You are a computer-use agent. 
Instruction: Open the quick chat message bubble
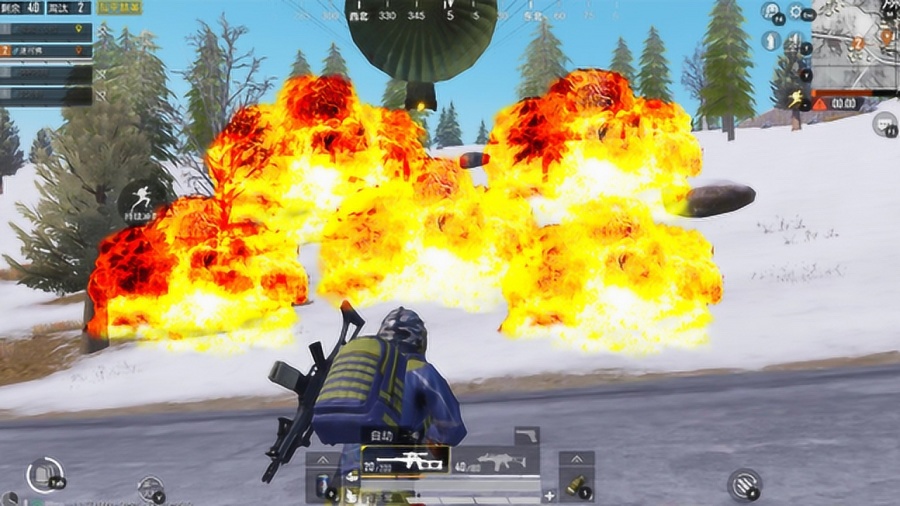tap(884, 124)
